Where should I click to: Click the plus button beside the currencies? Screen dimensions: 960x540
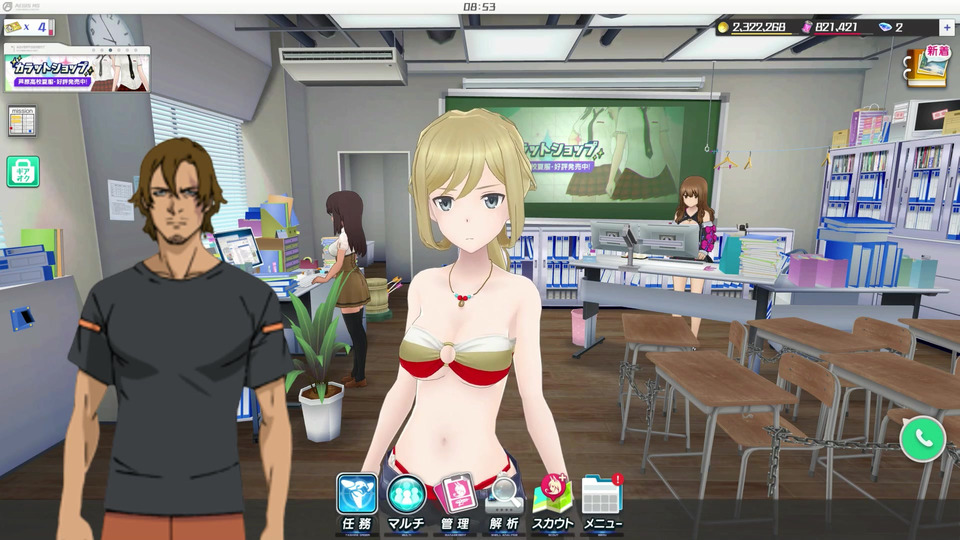(x=946, y=27)
